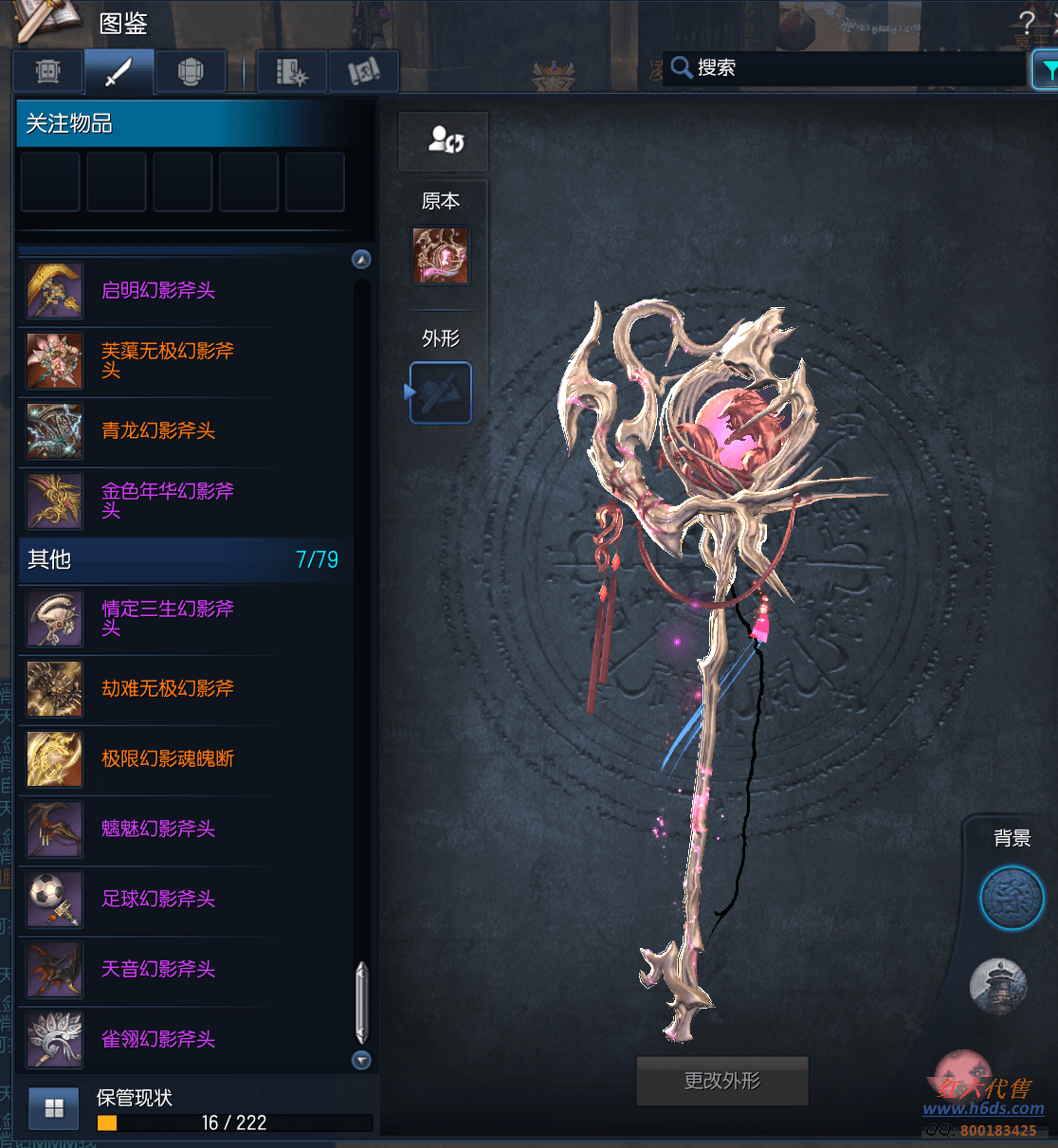Collapse the 其他 category header
The width and height of the screenshot is (1058, 1148).
[x=180, y=559]
